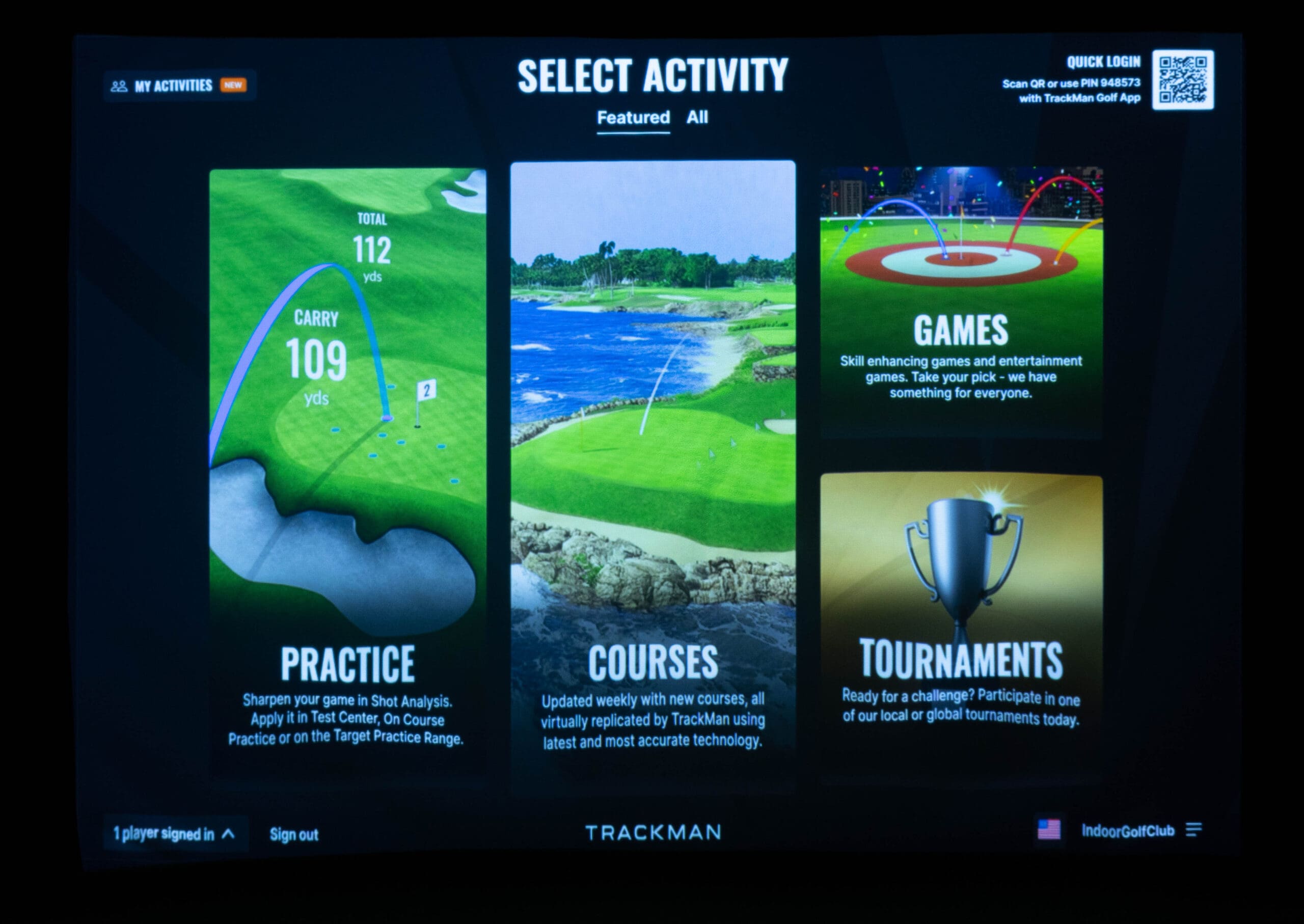Image resolution: width=1304 pixels, height=924 pixels.
Task: Choose the Courses activity card
Action: point(653,472)
